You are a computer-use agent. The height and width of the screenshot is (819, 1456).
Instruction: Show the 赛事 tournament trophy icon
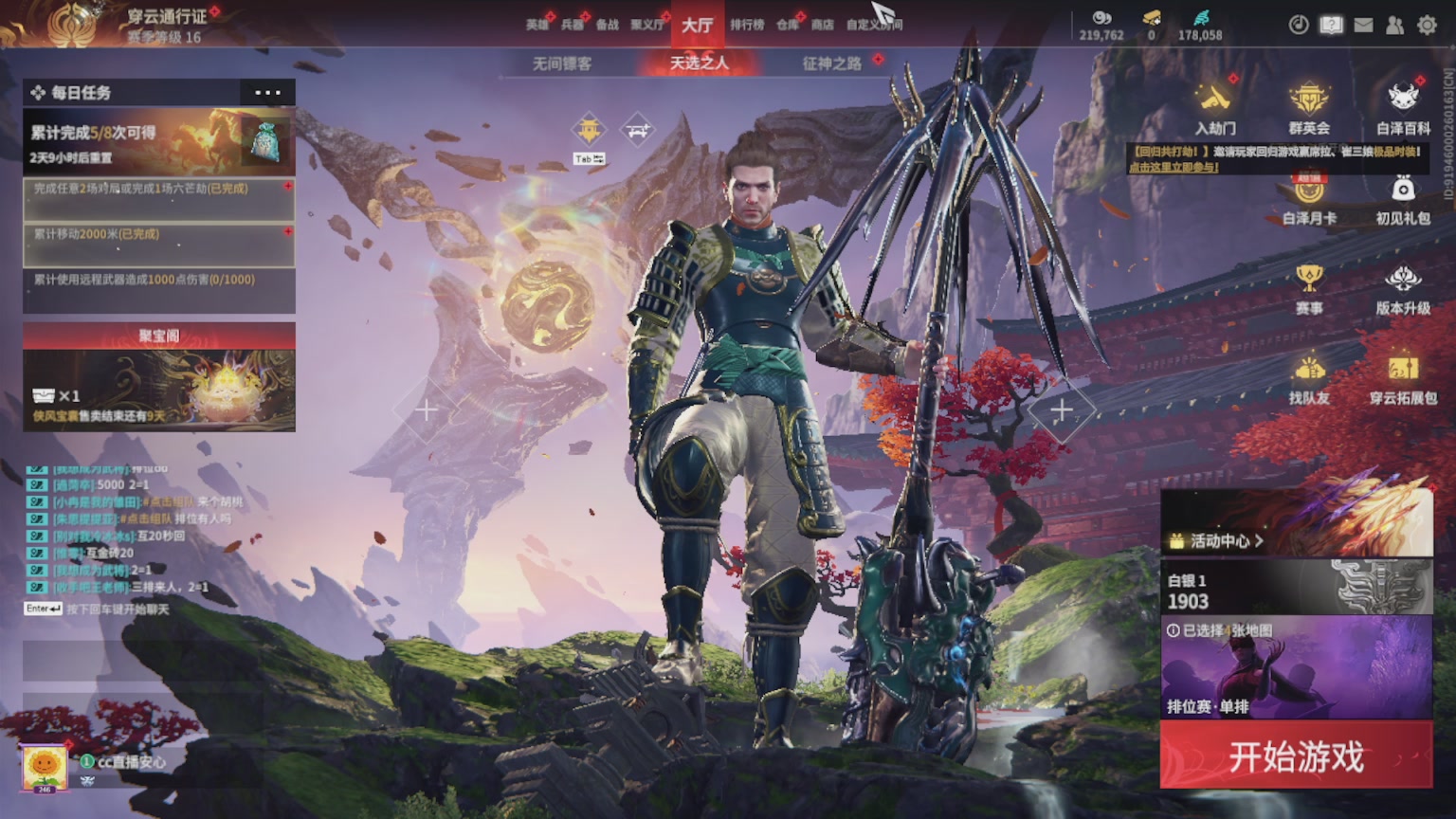(x=1309, y=288)
